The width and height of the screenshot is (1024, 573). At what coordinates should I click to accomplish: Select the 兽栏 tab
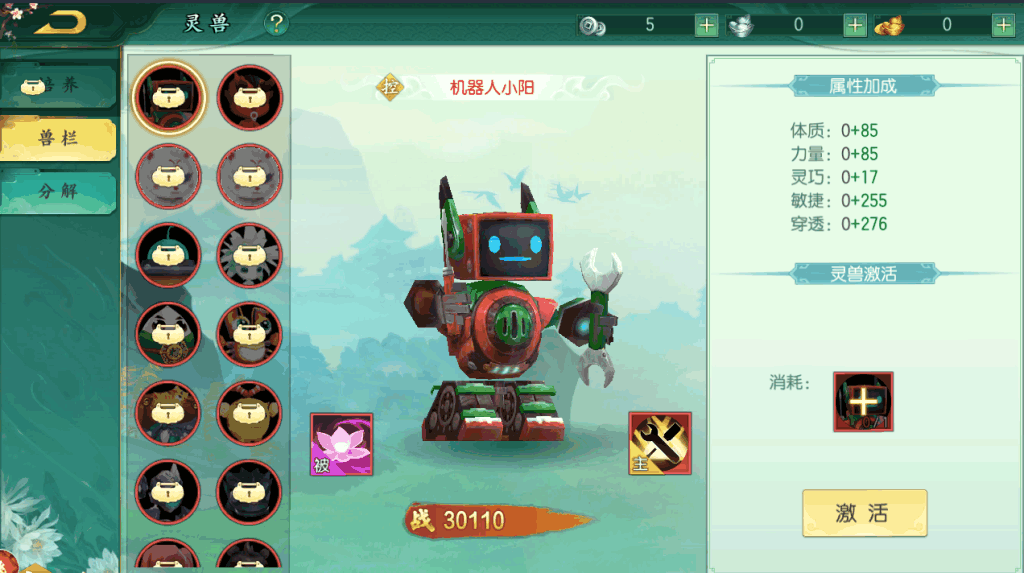[58, 138]
